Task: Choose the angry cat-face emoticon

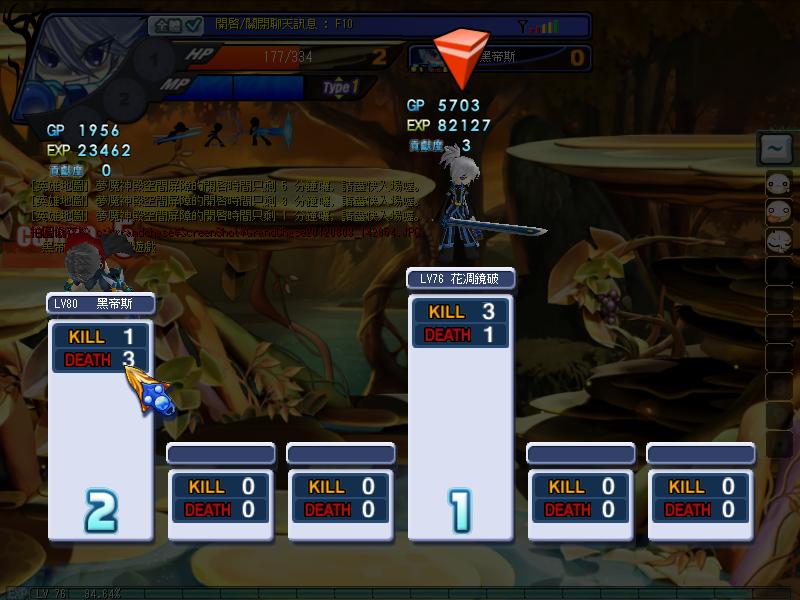Action: (778, 241)
